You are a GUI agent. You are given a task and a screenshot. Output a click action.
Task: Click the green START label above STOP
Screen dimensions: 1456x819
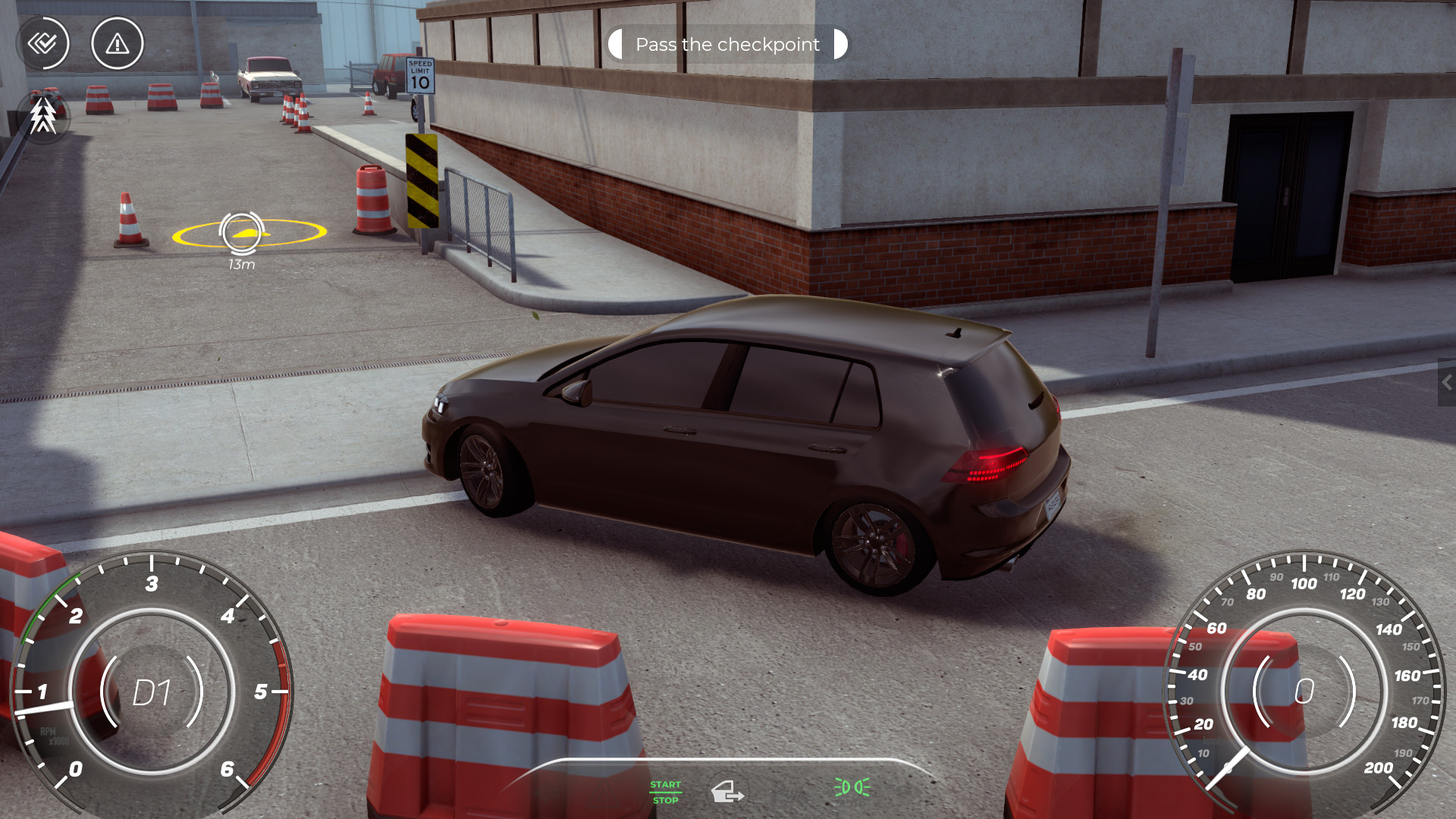[x=665, y=785]
